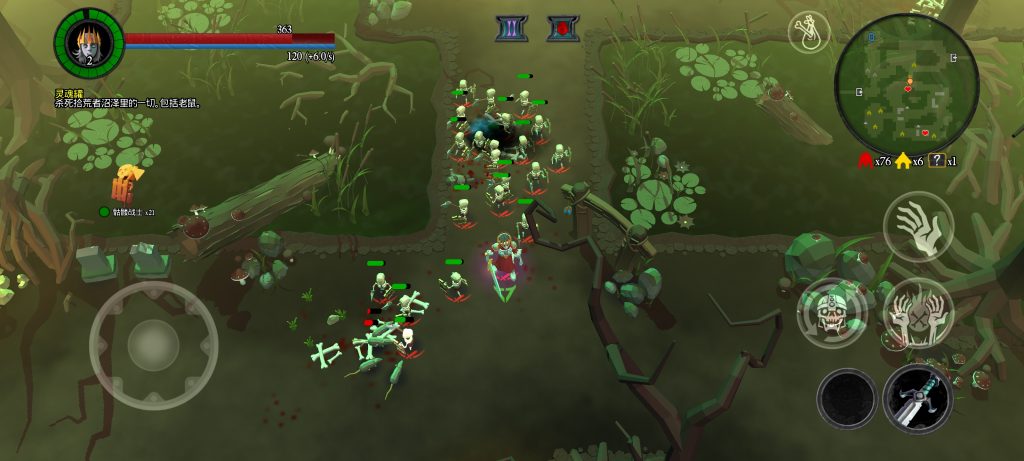Use the skull summon ability

point(832,312)
